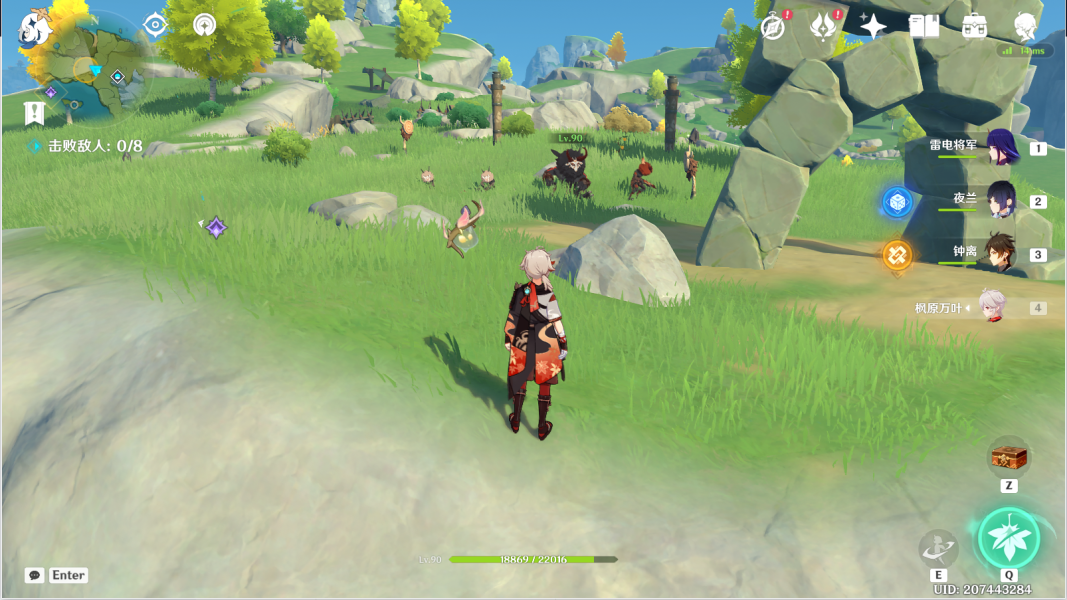Open the character profile head icon
The width and height of the screenshot is (1067, 600).
[x=1025, y=27]
